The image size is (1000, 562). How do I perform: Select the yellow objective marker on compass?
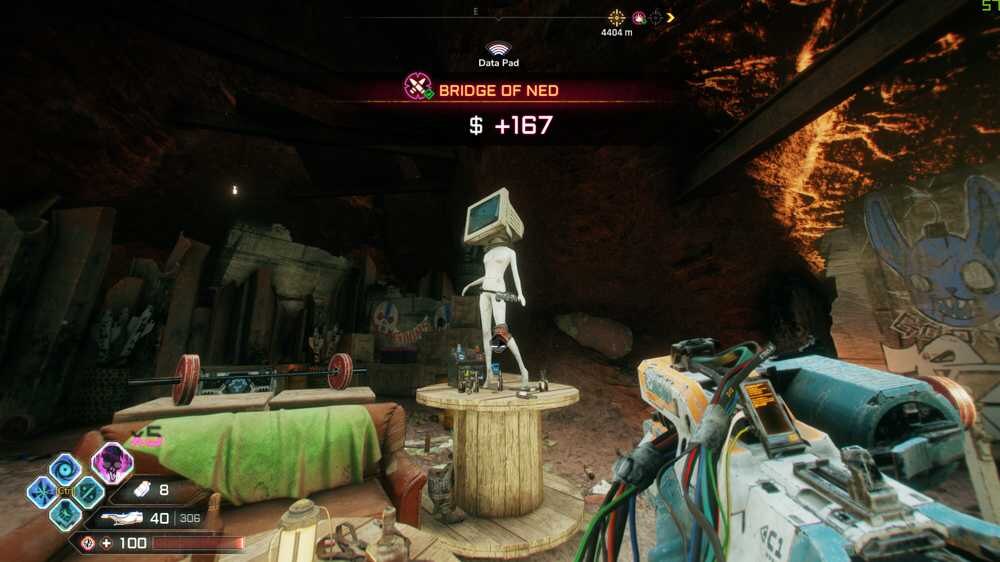[617, 17]
